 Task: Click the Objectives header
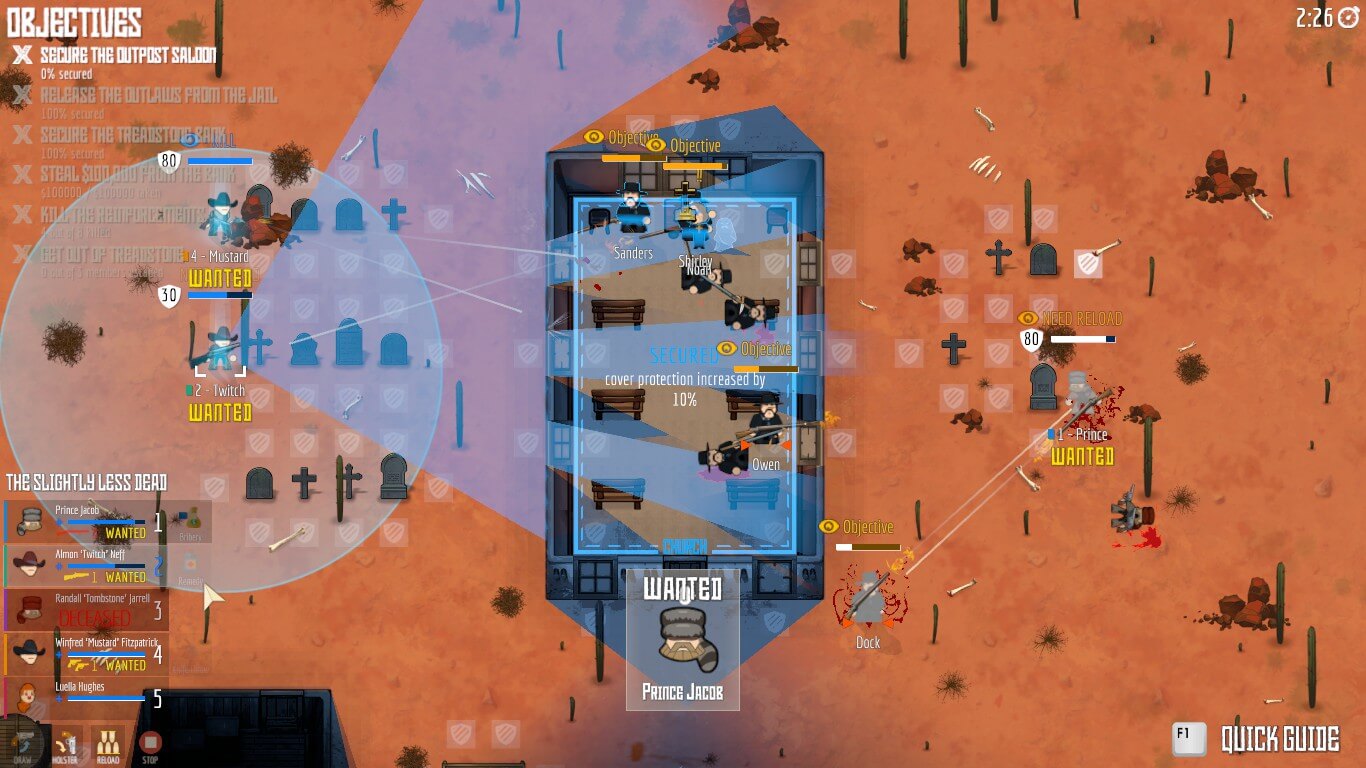pyautogui.click(x=75, y=22)
